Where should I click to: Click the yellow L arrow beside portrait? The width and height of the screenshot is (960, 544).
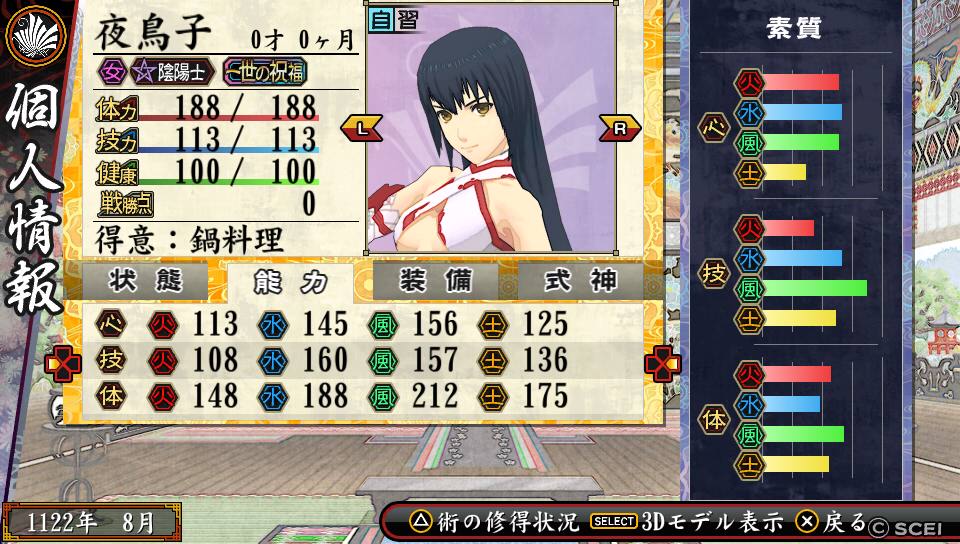[x=362, y=127]
